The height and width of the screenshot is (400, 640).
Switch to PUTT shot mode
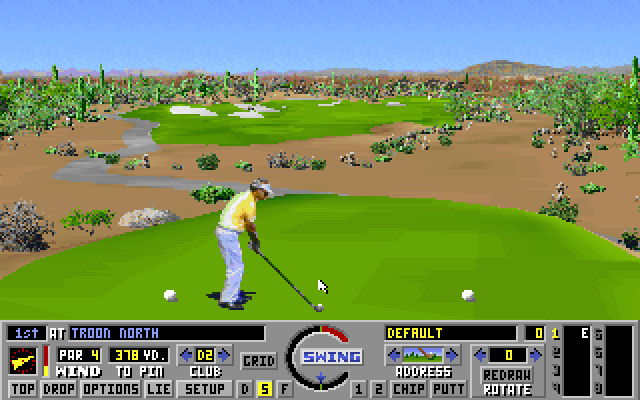[448, 389]
